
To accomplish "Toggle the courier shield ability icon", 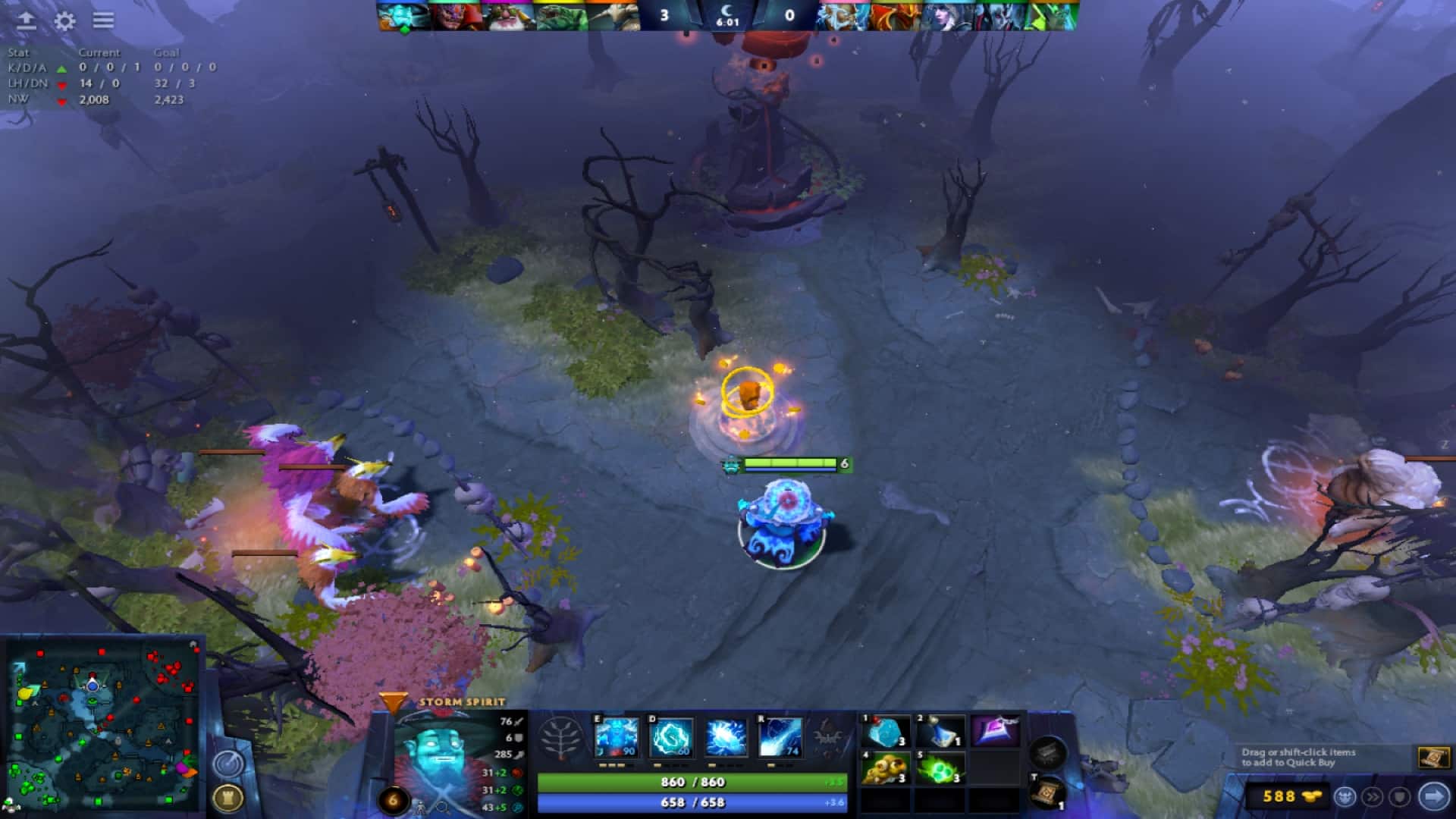I will pos(1401,795).
